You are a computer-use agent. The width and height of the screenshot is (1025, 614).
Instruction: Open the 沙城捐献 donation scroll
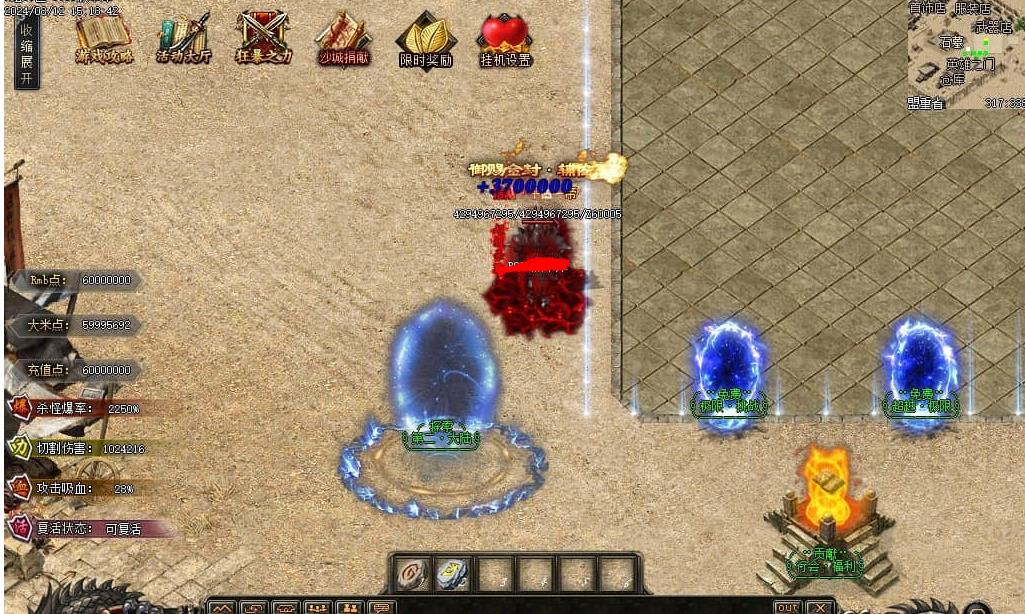tap(343, 40)
